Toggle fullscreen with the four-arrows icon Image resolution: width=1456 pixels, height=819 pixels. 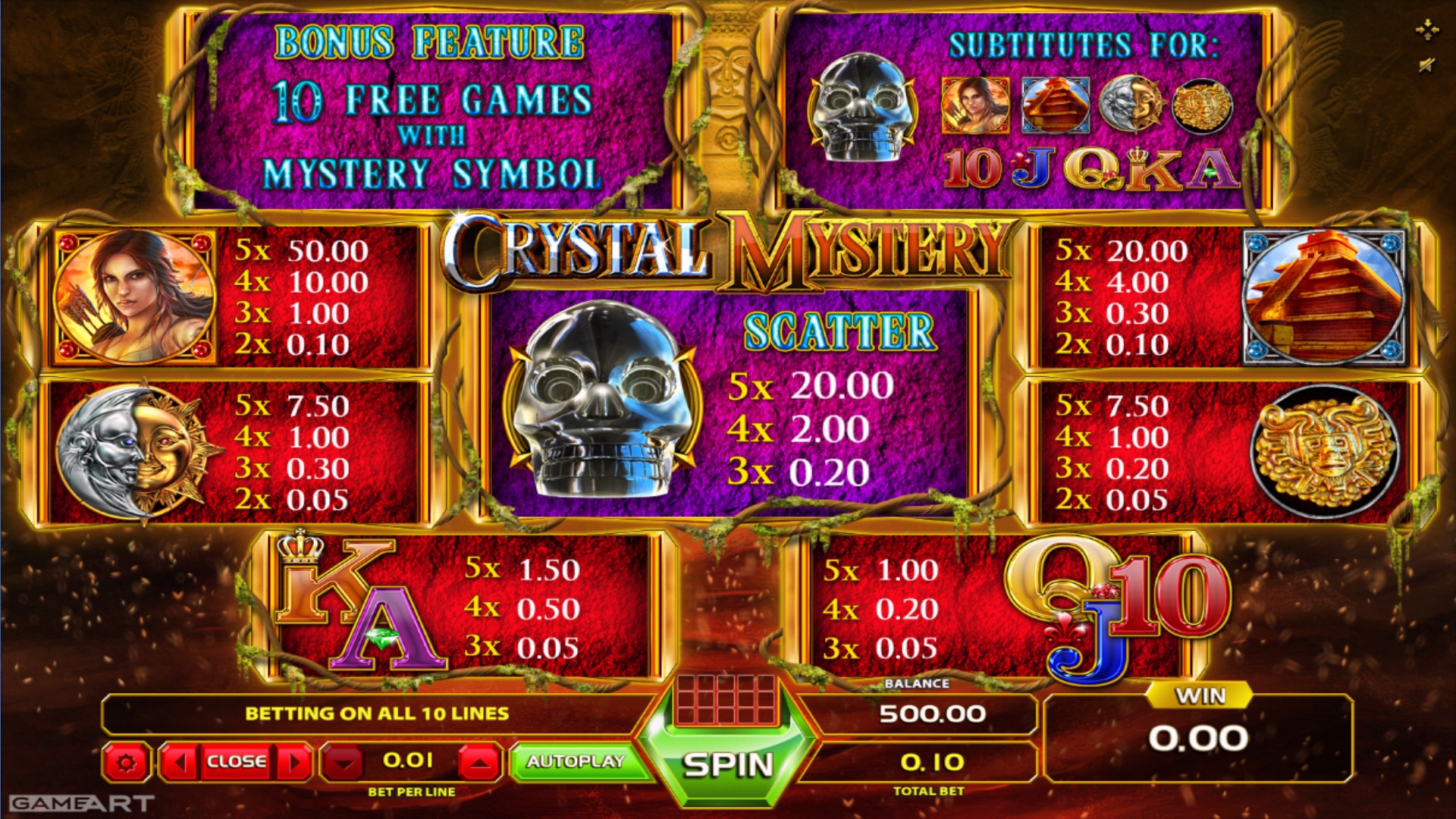point(1426,30)
